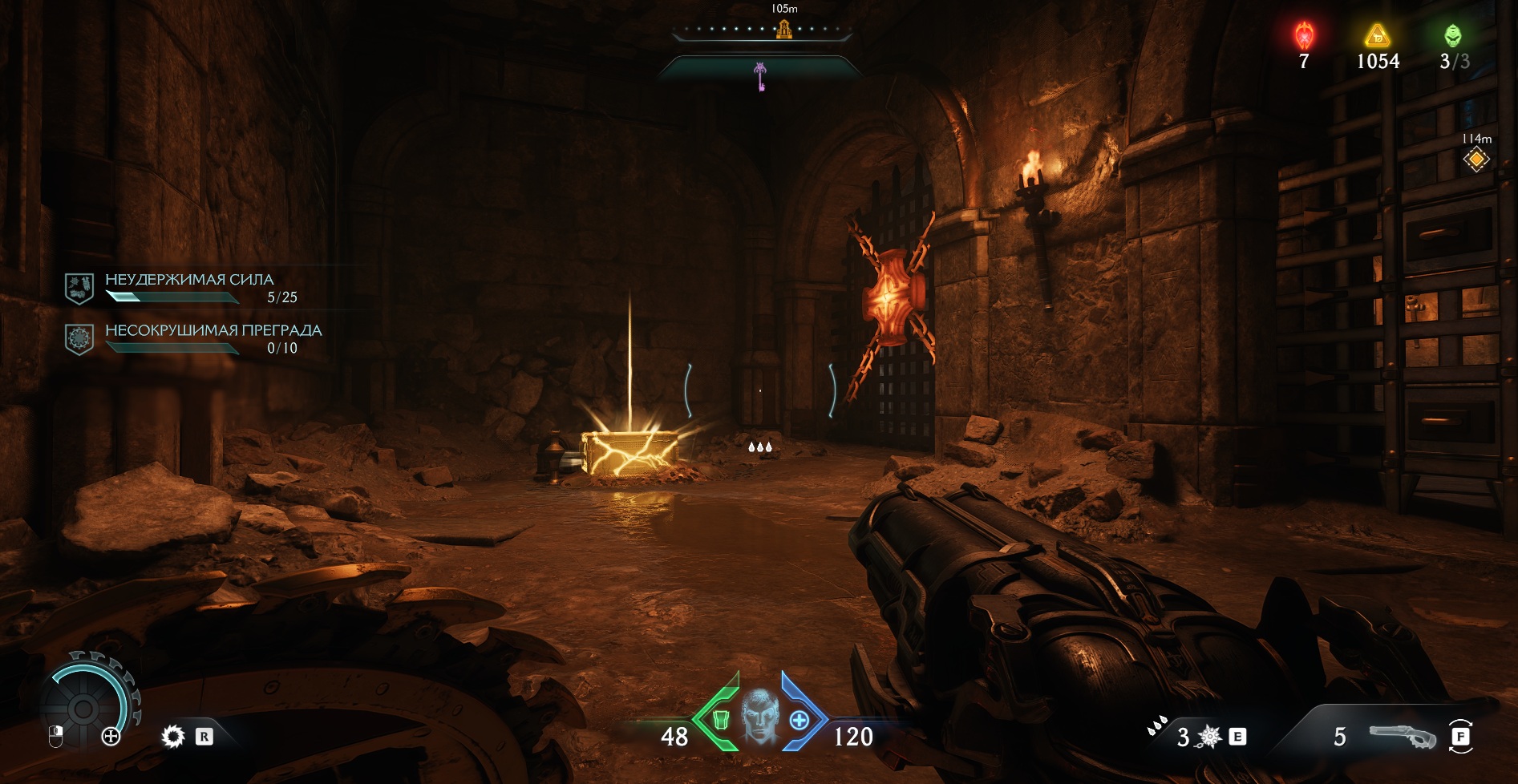Click the green armor icon
1518x784 pixels.
click(720, 720)
